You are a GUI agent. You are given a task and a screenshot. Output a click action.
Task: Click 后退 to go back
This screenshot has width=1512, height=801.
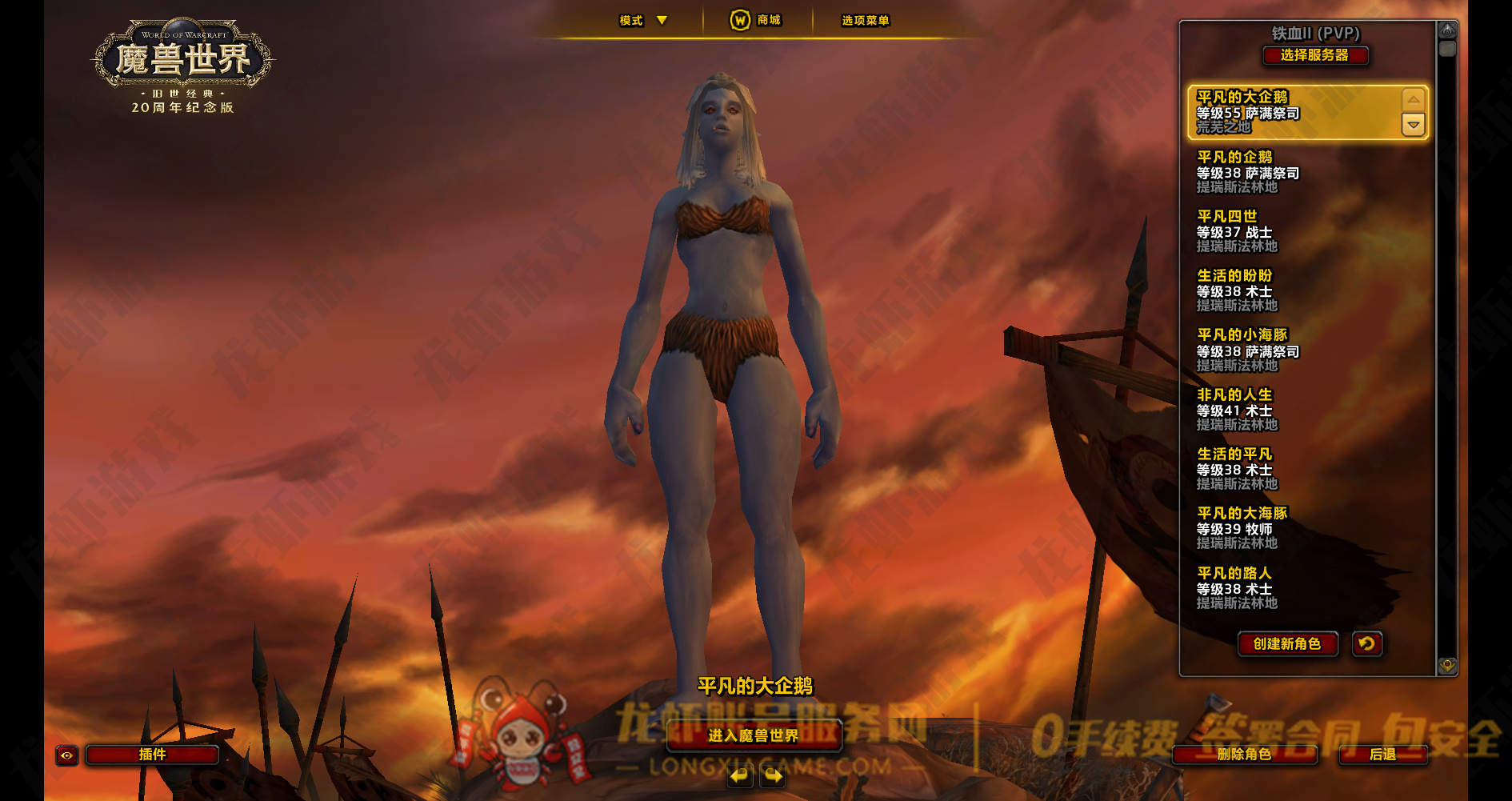pos(1382,754)
